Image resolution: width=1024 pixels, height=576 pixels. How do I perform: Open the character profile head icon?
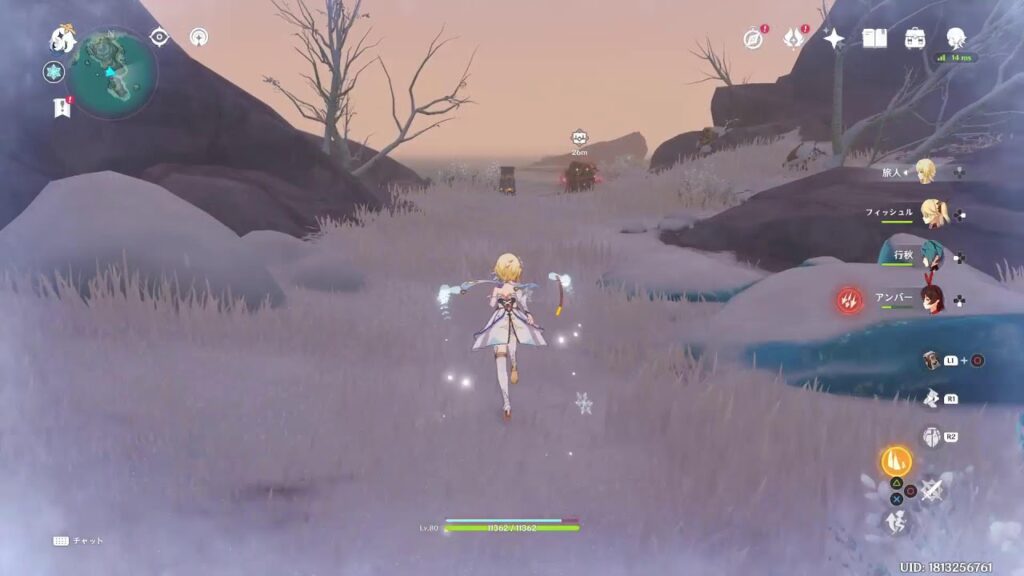pos(956,37)
